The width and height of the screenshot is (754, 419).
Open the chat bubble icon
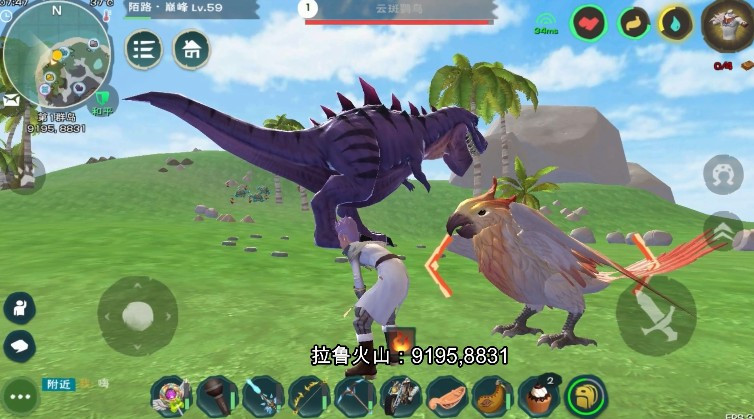[19, 346]
